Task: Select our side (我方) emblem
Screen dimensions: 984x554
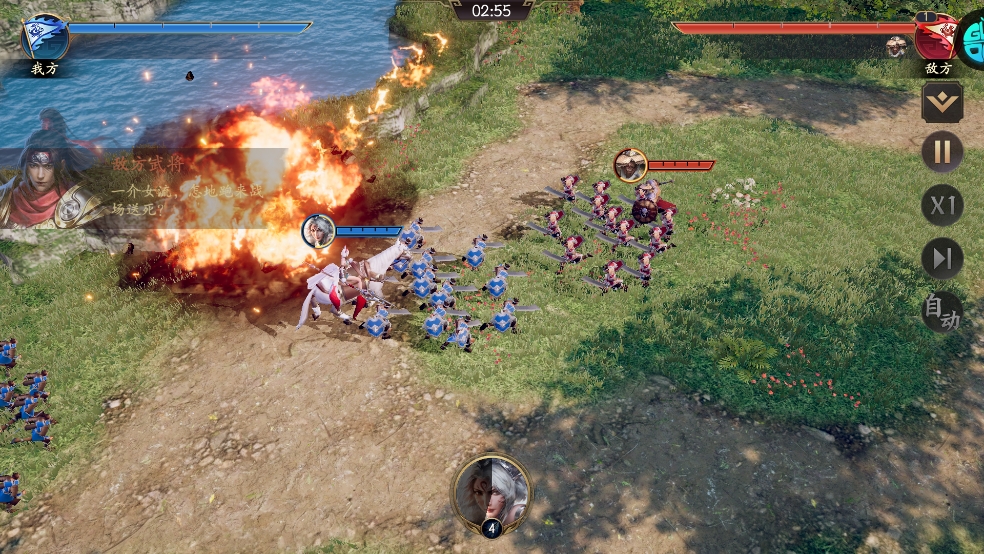Action: pyautogui.click(x=45, y=37)
